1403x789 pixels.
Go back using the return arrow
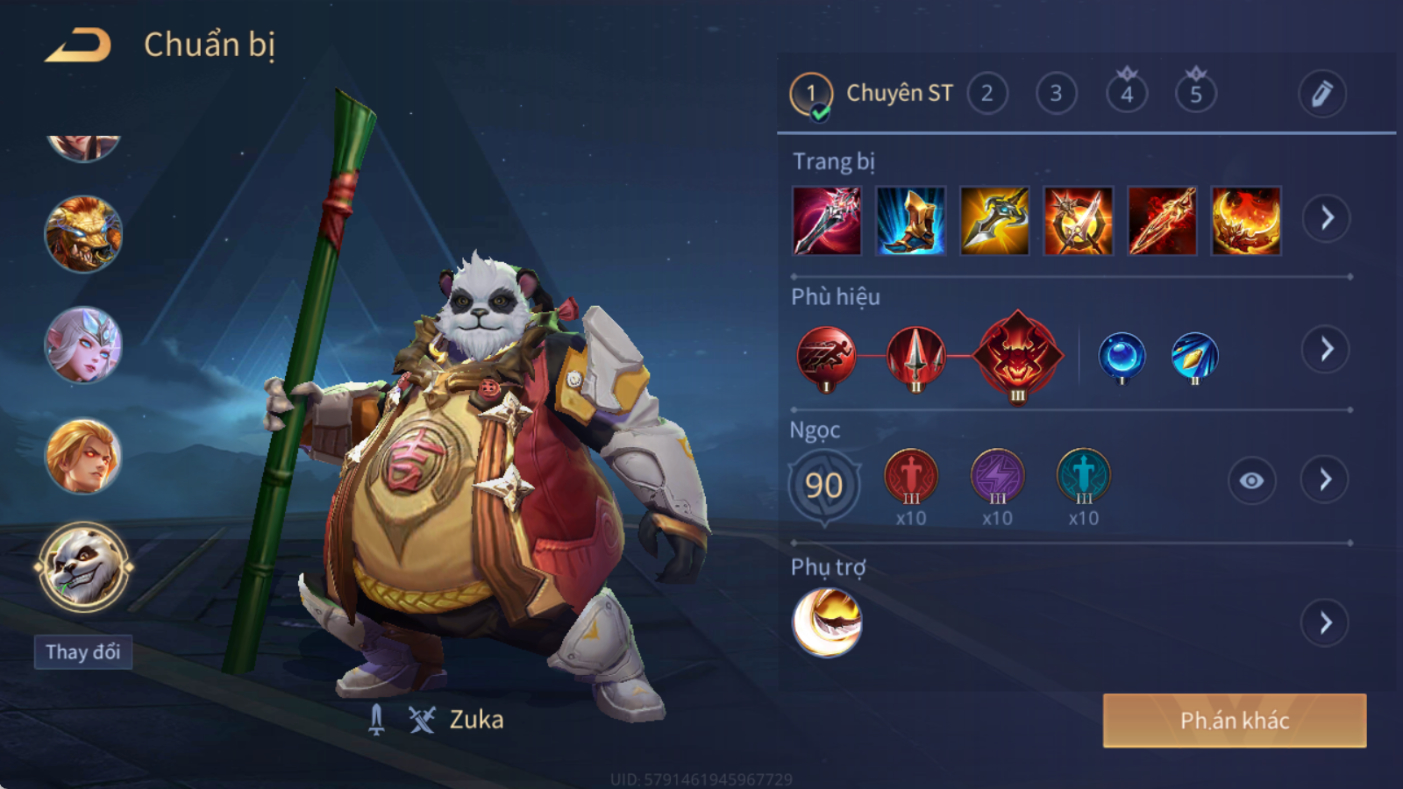(78, 45)
